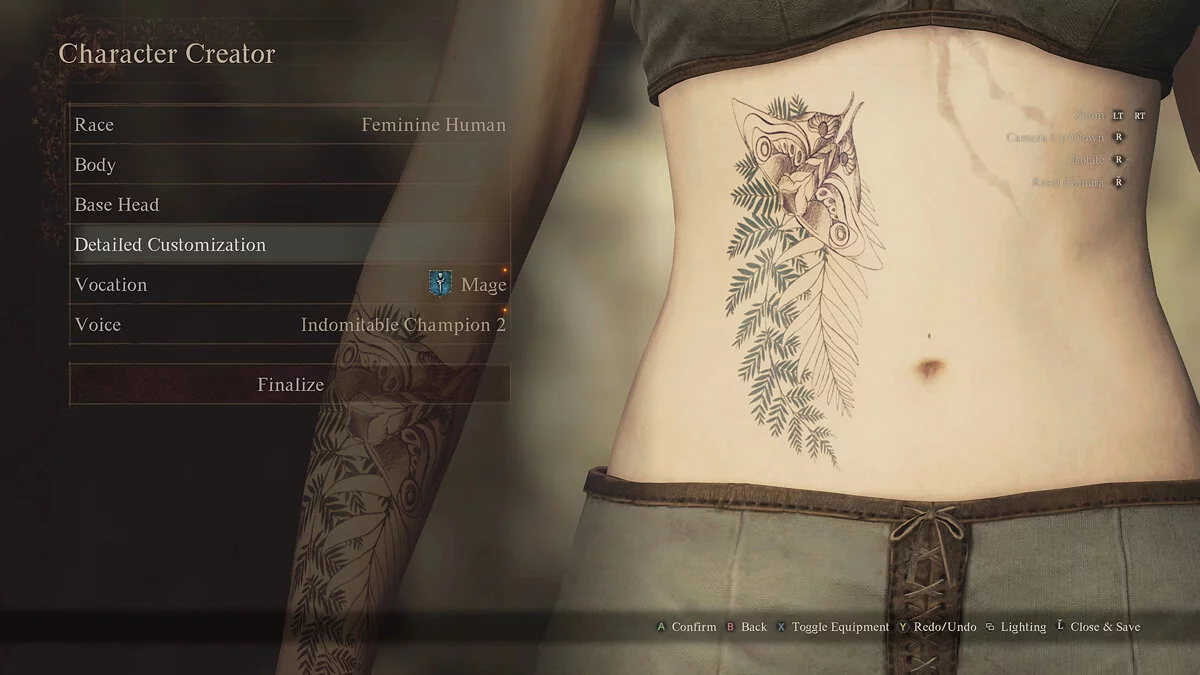
Task: Choose the Base Head entry
Action: coord(289,205)
